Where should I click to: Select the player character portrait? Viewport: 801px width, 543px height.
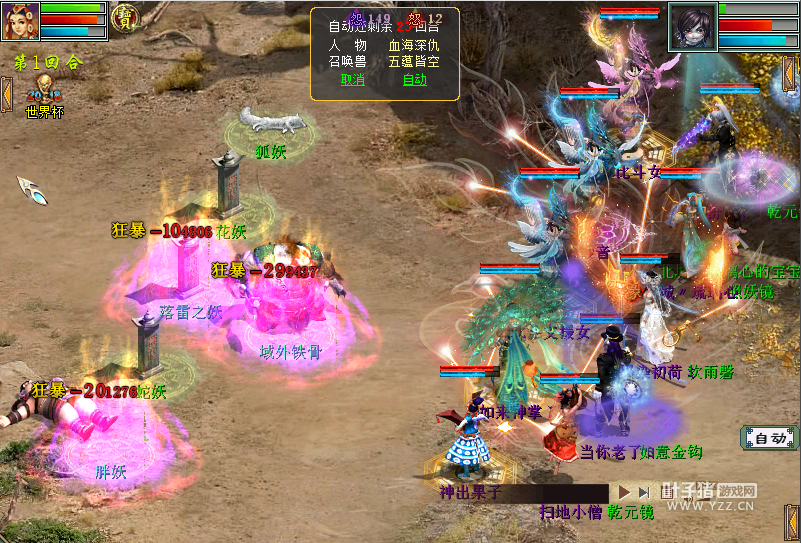pos(19,21)
